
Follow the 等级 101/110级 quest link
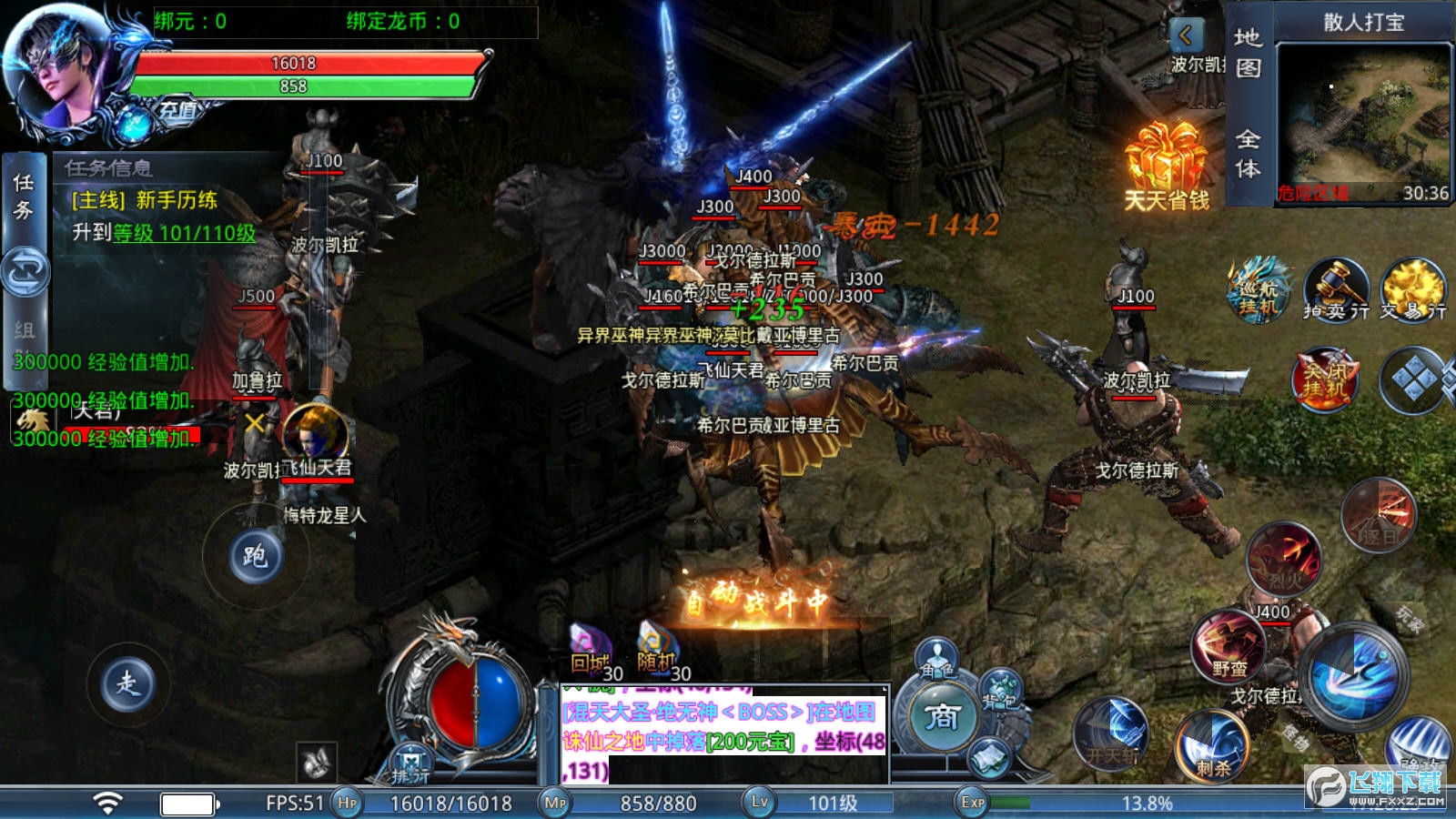[x=184, y=233]
